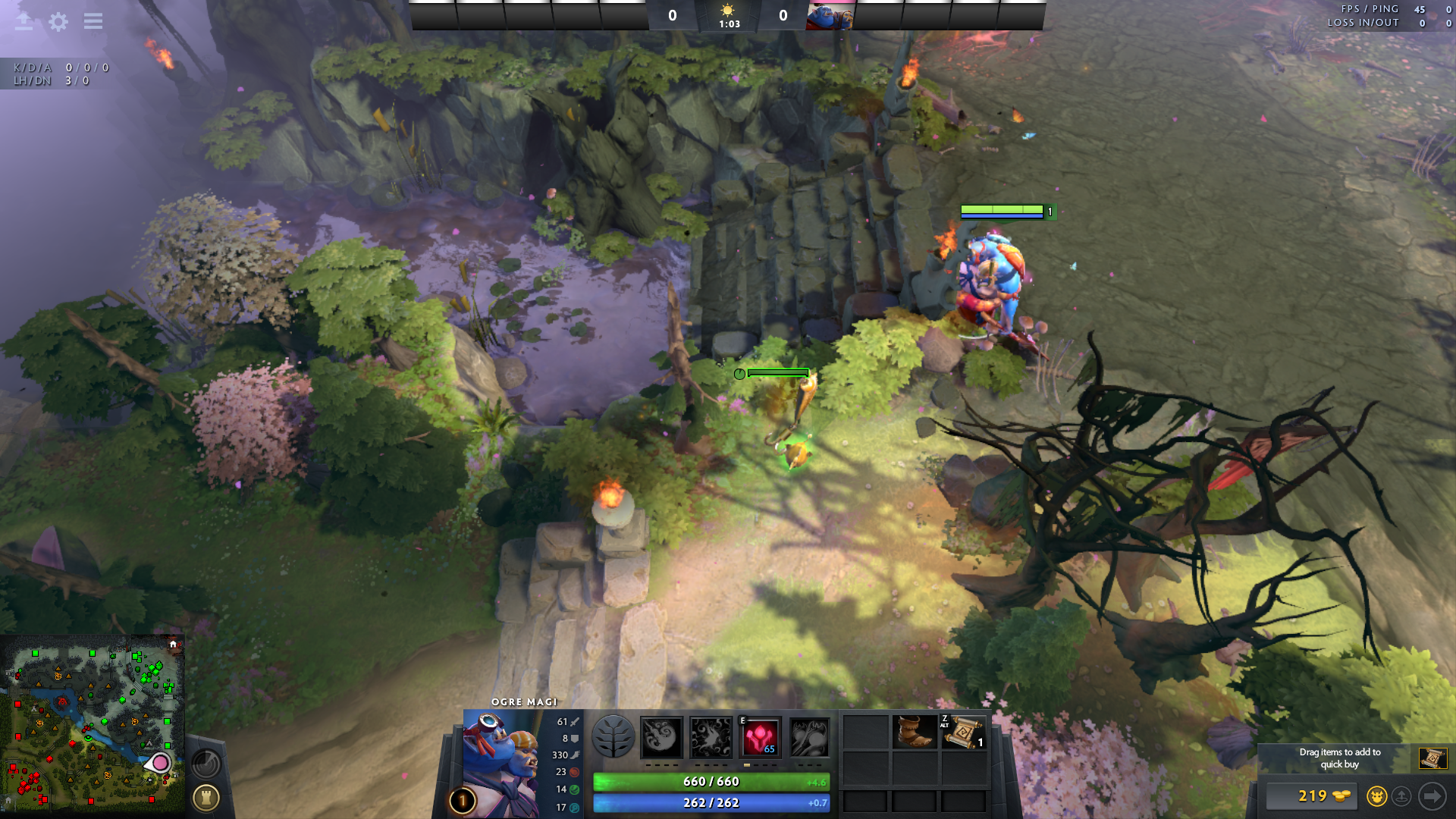Open the talent tree
Viewport: 1456px width, 819px height.
613,736
